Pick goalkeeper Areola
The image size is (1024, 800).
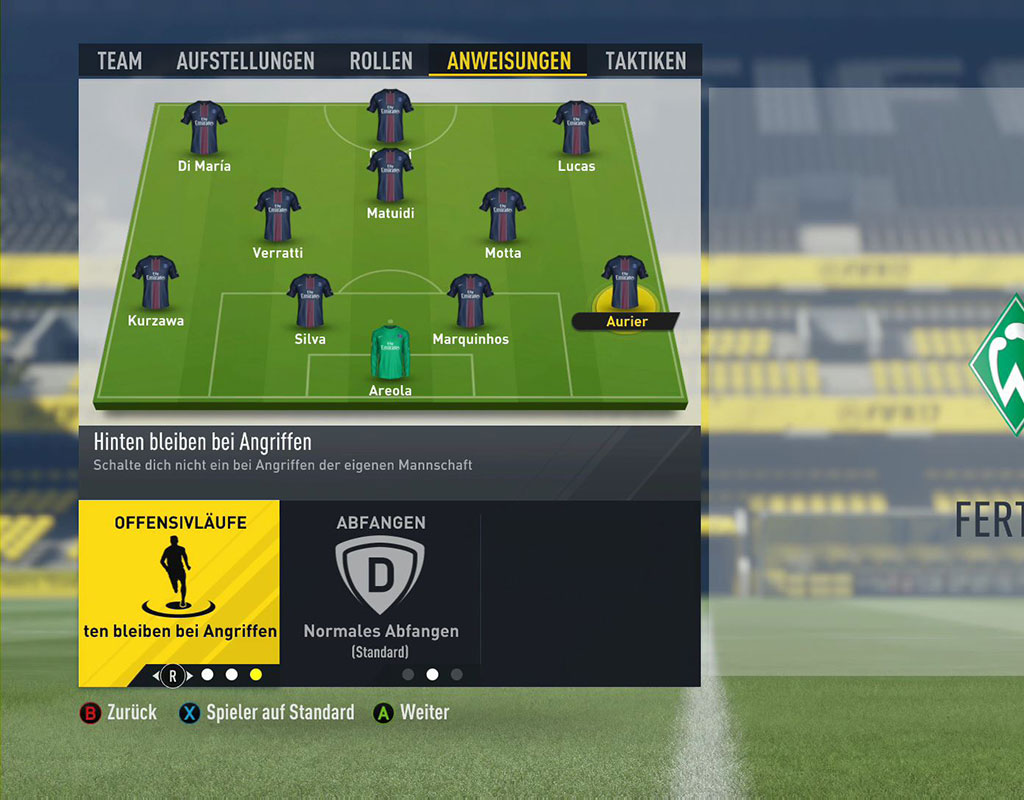[x=390, y=353]
